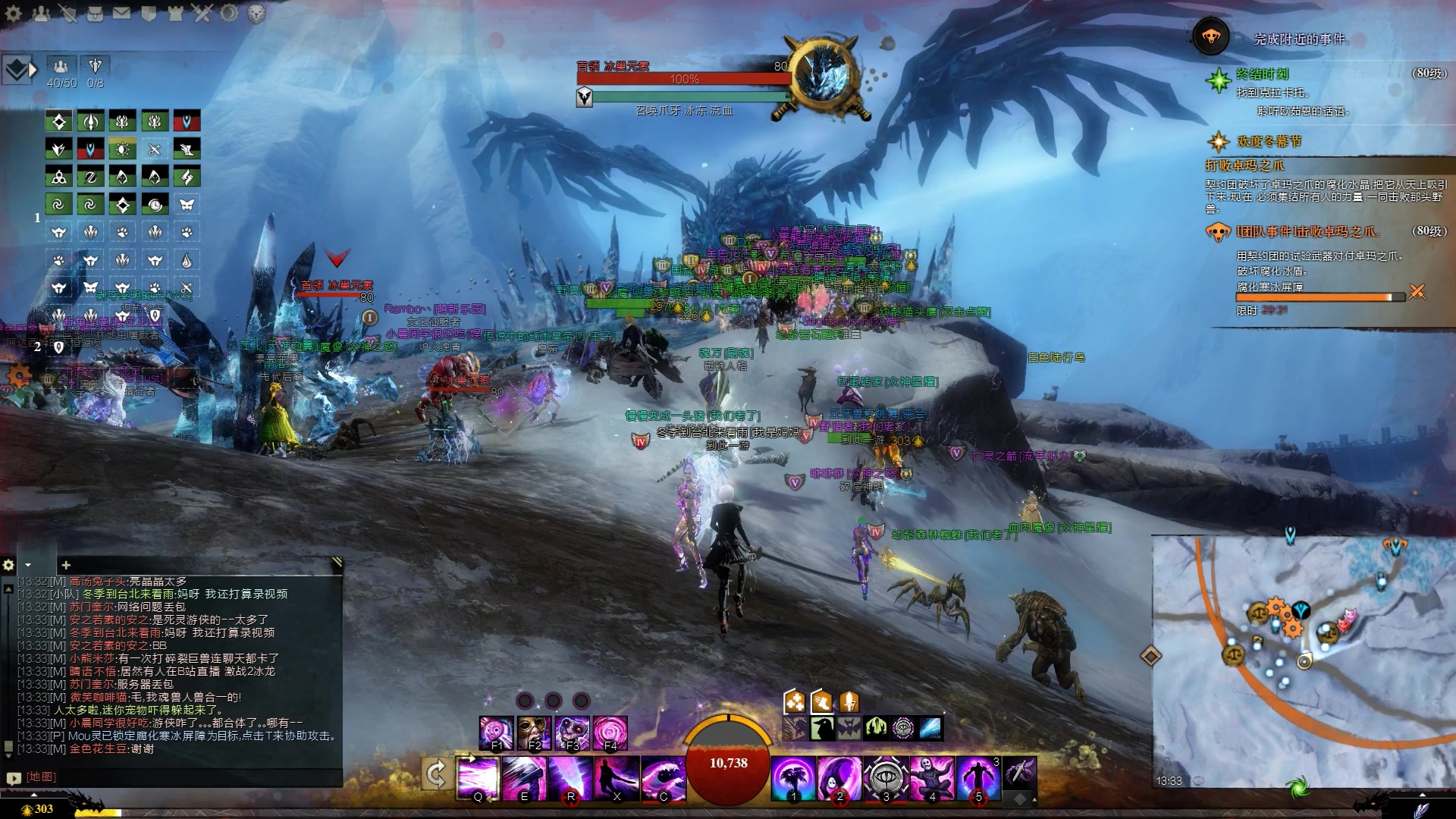Activate the Q weapon skill
The height and width of the screenshot is (819, 1456).
479,777
